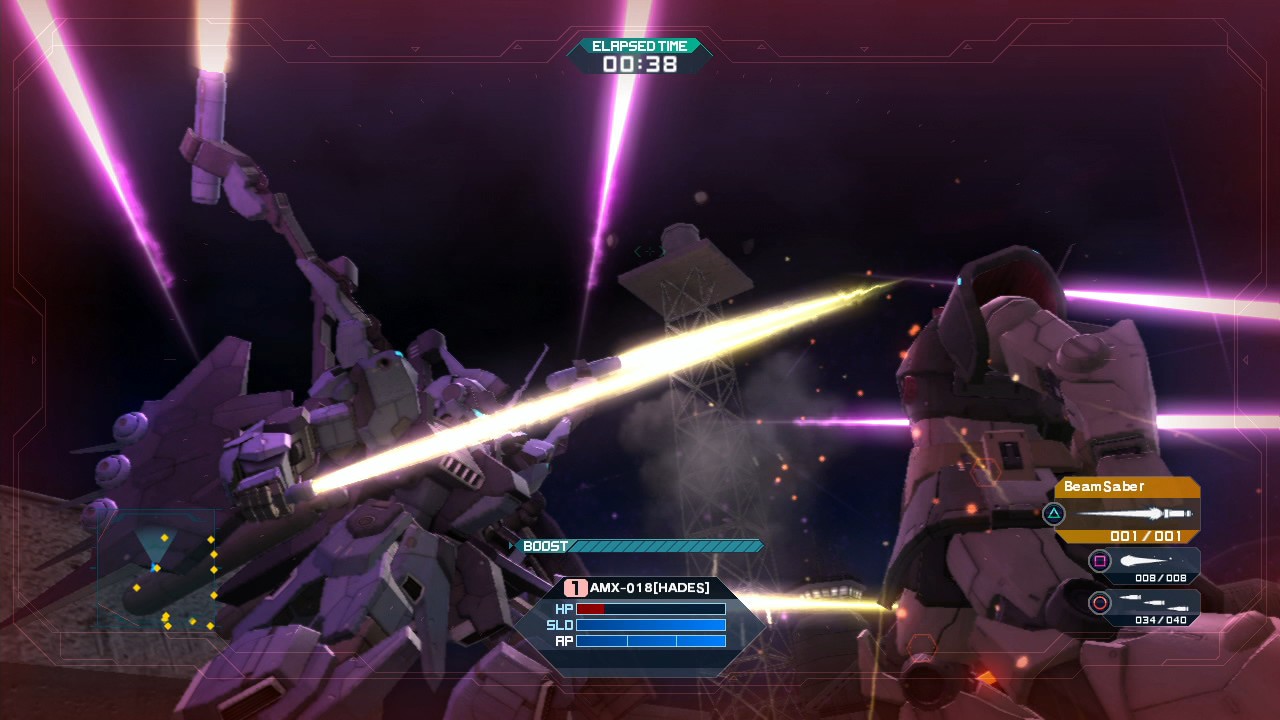Choose the triple-bullet vulcan weapon slot
The image size is (1280, 720).
(1144, 605)
